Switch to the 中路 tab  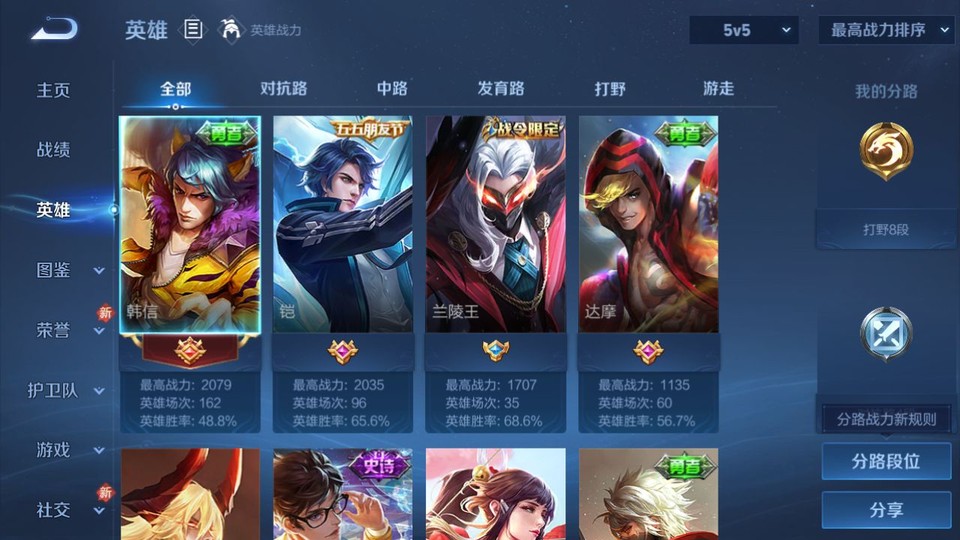[392, 88]
